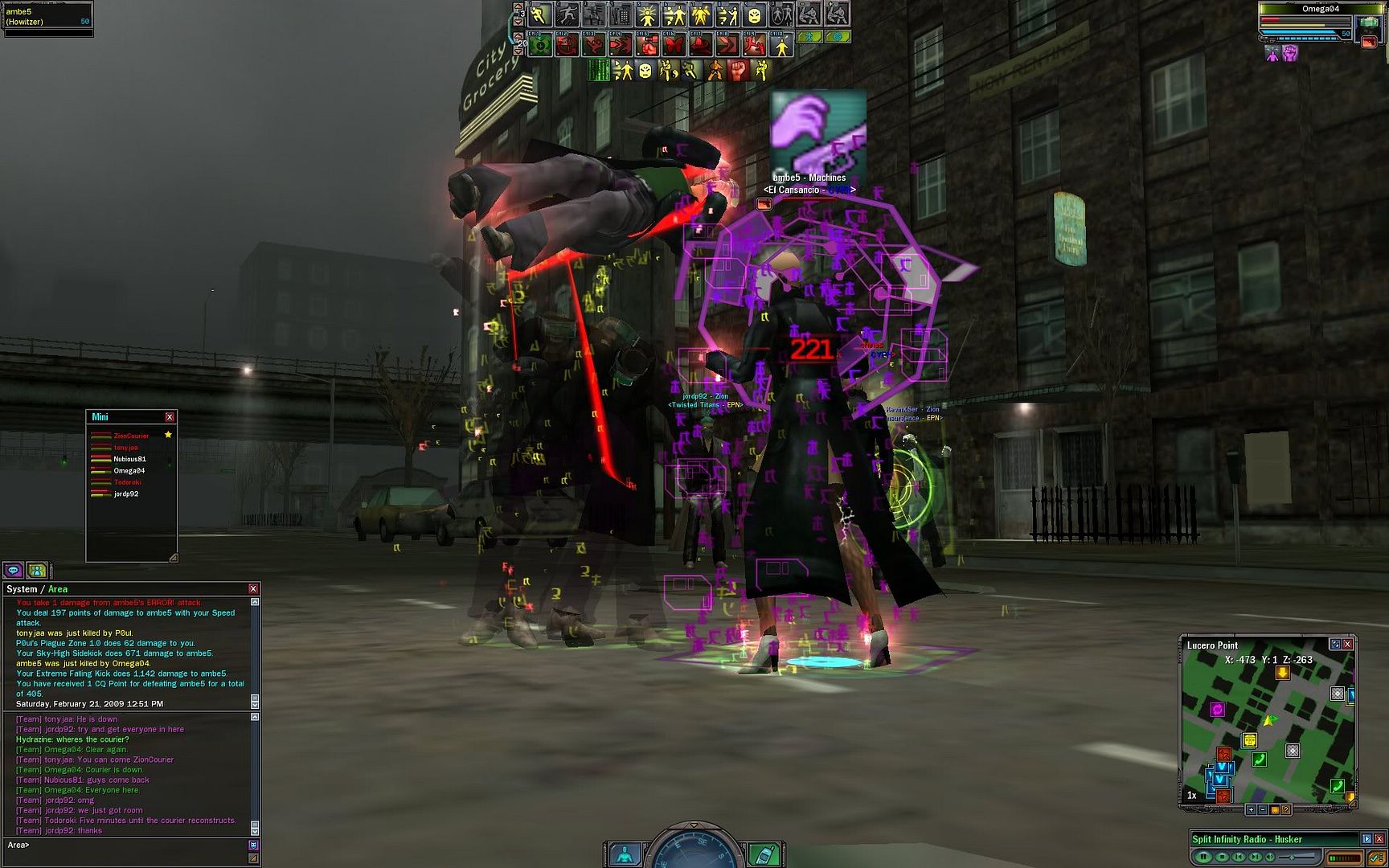Open the team panel icon beside chat button
The height and width of the screenshot is (868, 1389).
37,571
